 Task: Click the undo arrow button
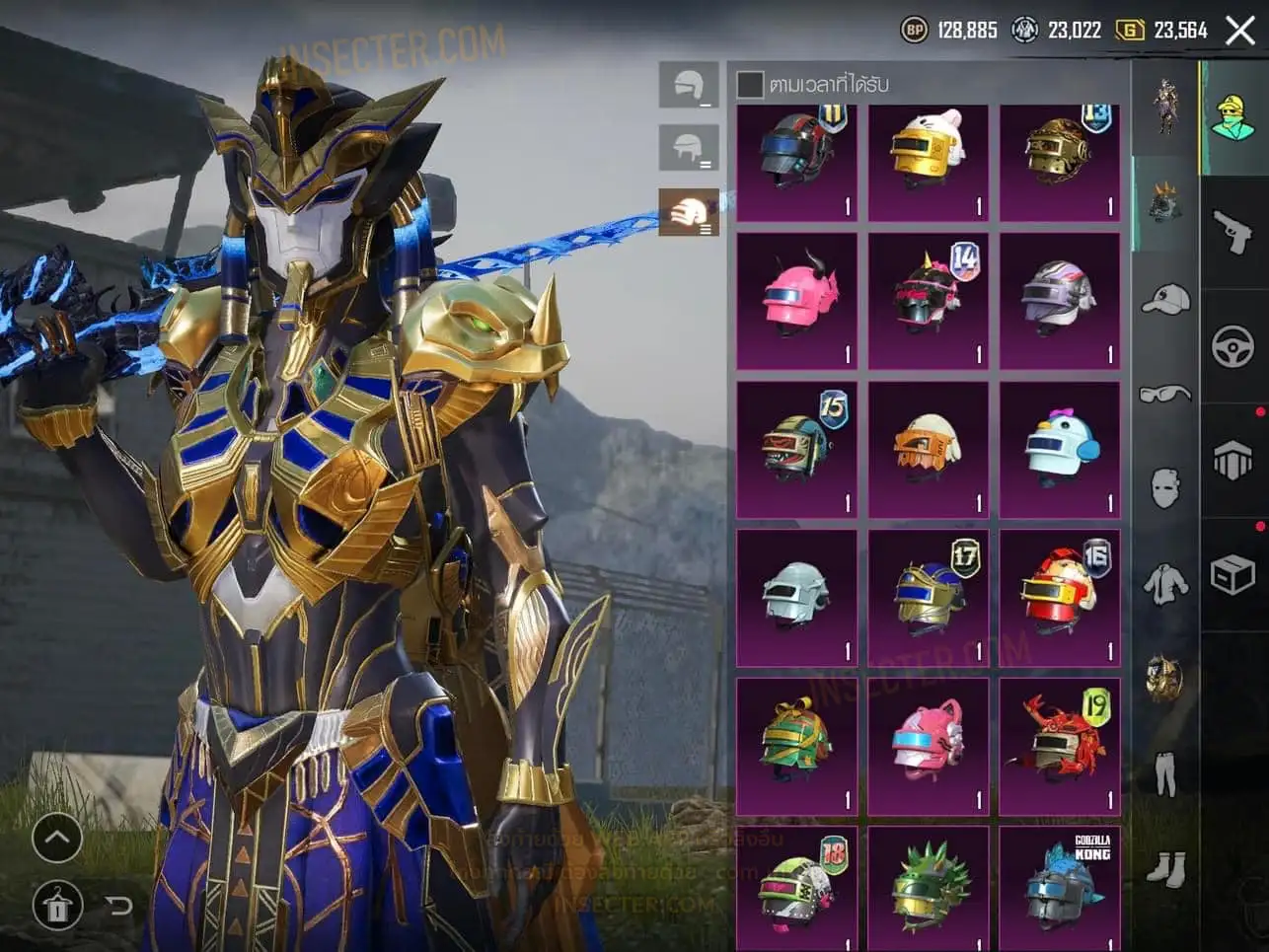(118, 905)
